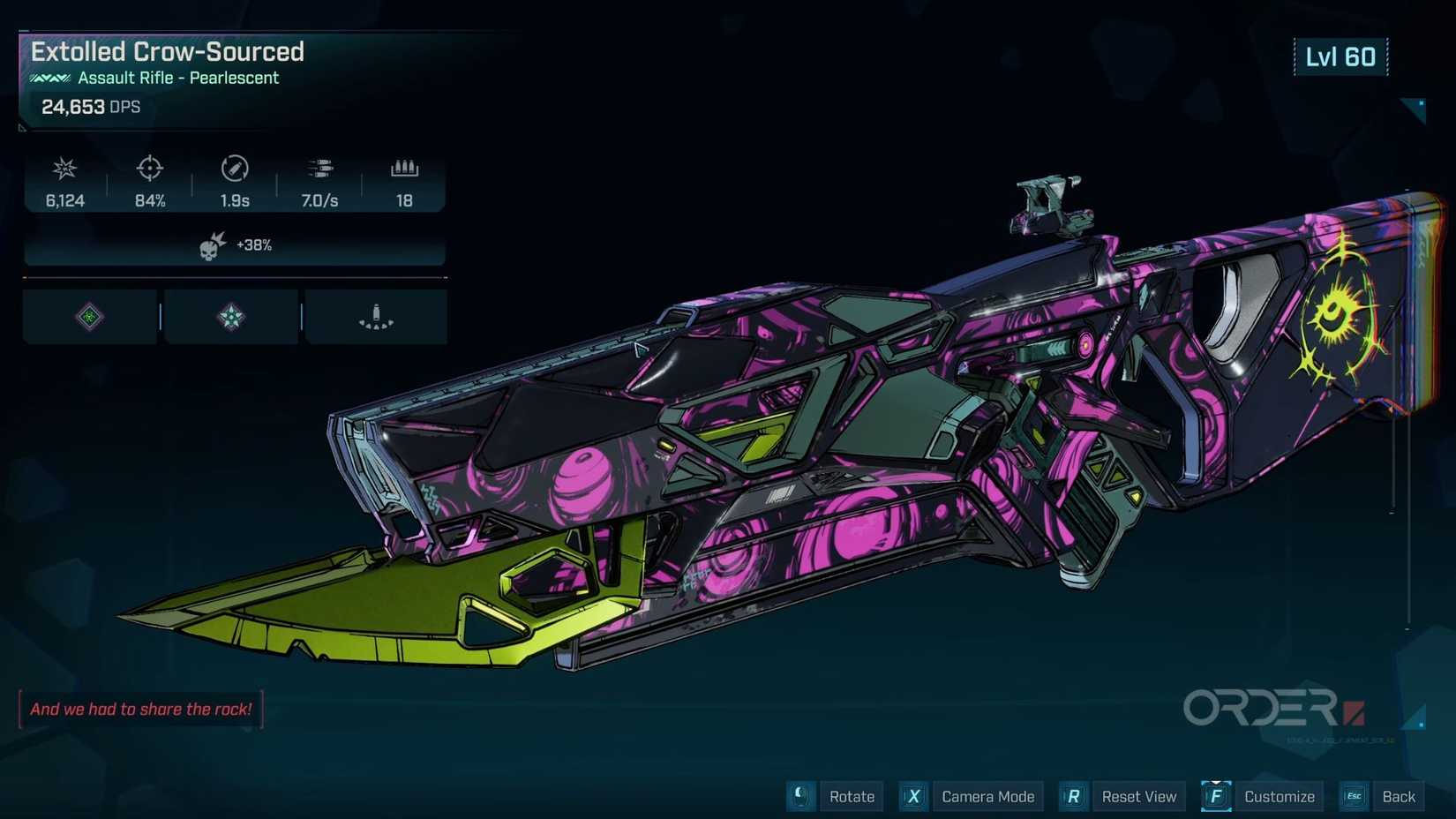Select the Back button
Screen dimensions: 1456x819
click(1399, 796)
